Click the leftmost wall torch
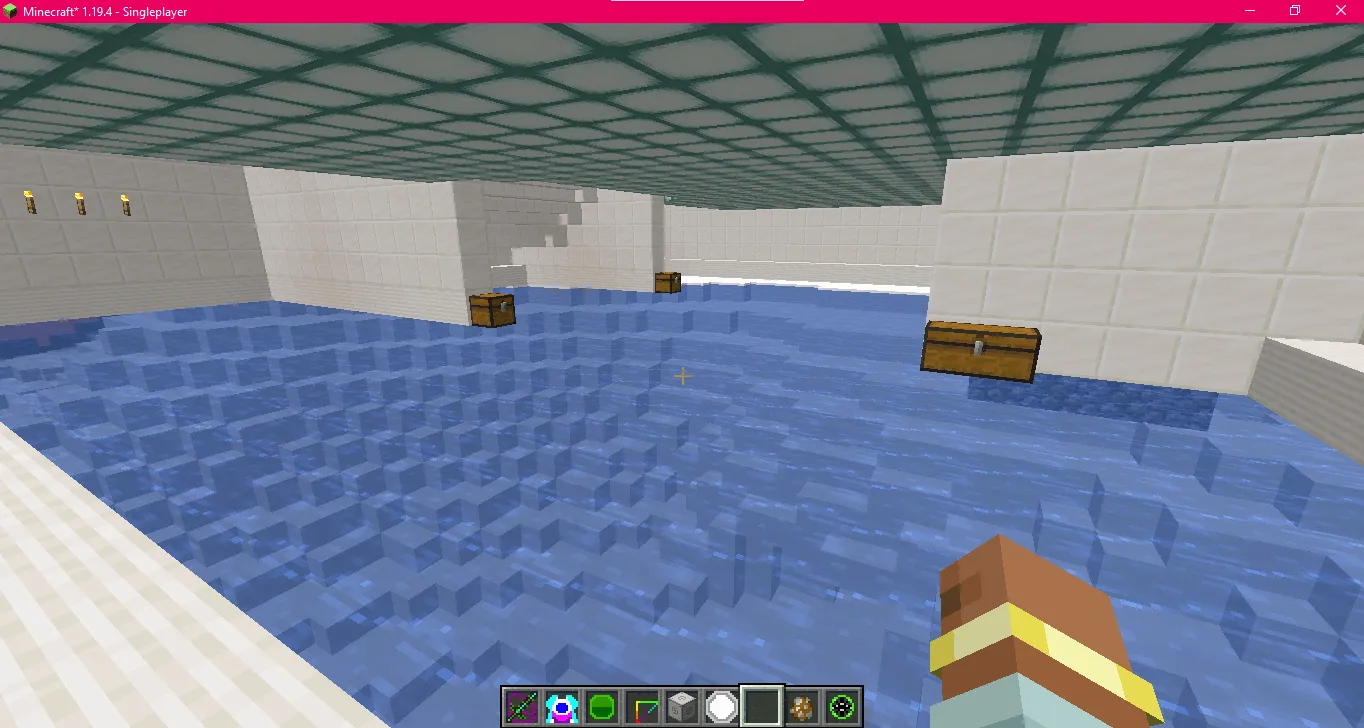 30,203
